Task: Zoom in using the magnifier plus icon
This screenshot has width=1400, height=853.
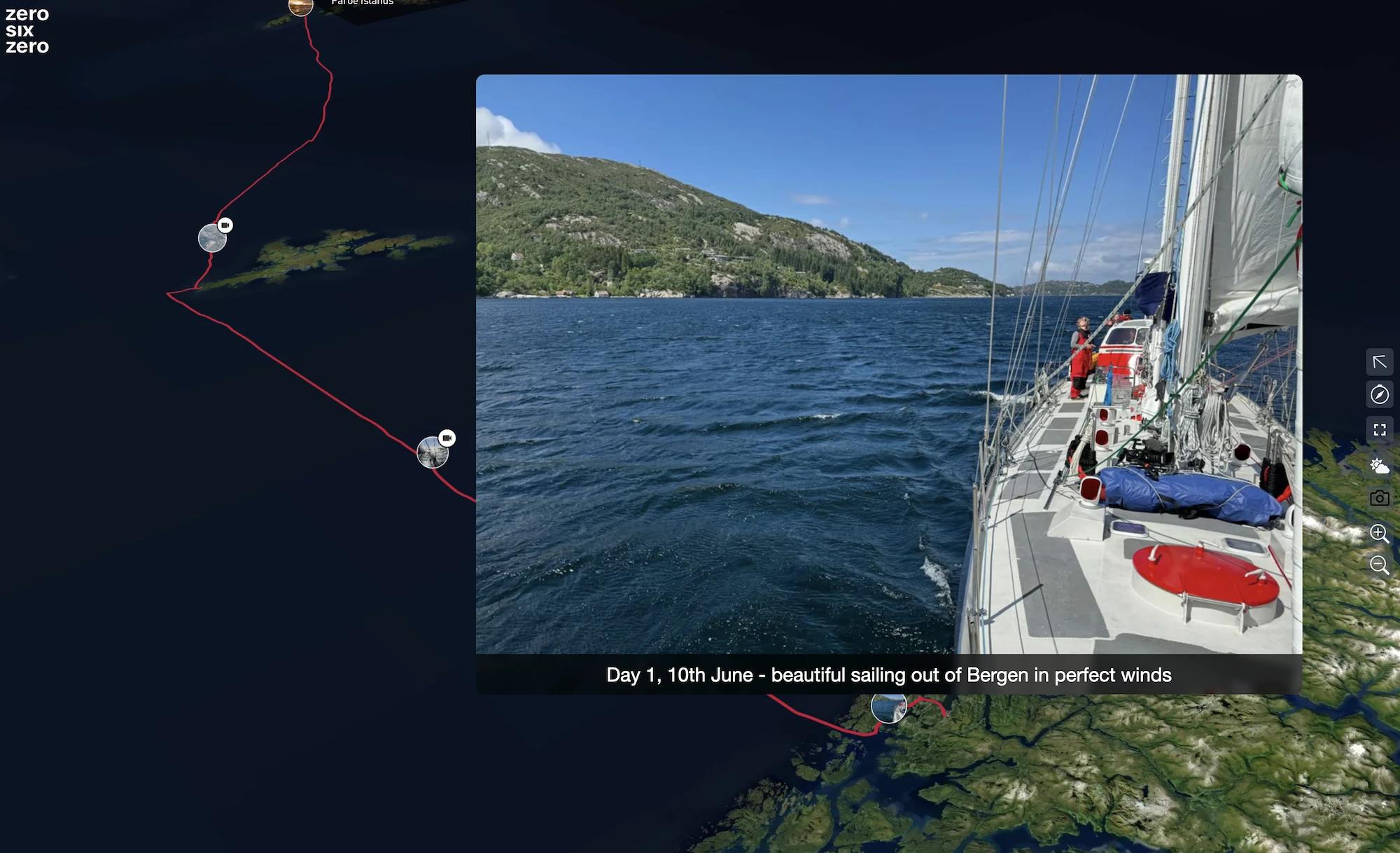Action: pyautogui.click(x=1379, y=534)
